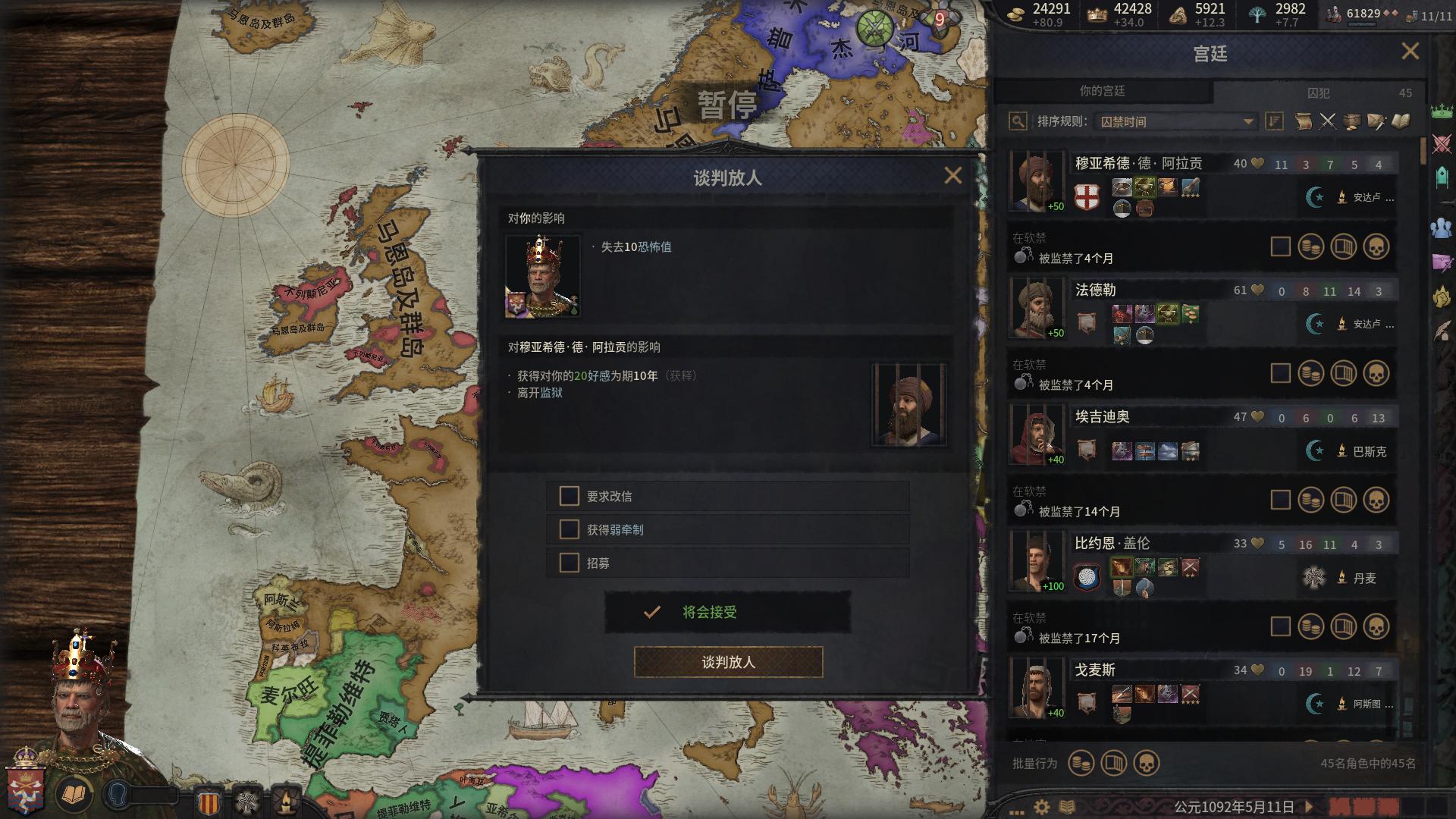Open the lifestyle book icon
Image resolution: width=1456 pixels, height=819 pixels.
[x=74, y=795]
